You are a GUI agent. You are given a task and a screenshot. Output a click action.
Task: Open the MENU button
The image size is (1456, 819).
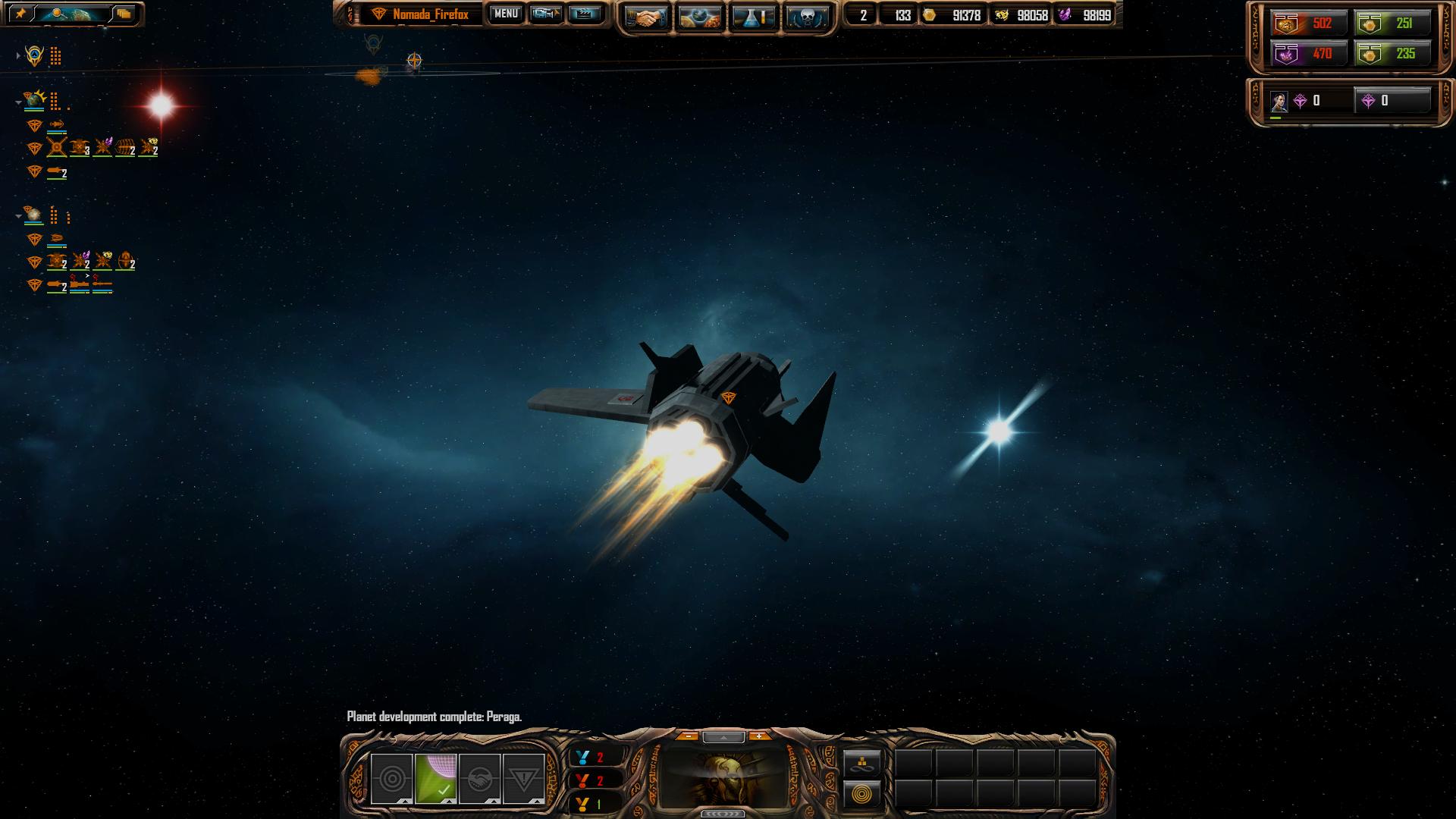[506, 14]
